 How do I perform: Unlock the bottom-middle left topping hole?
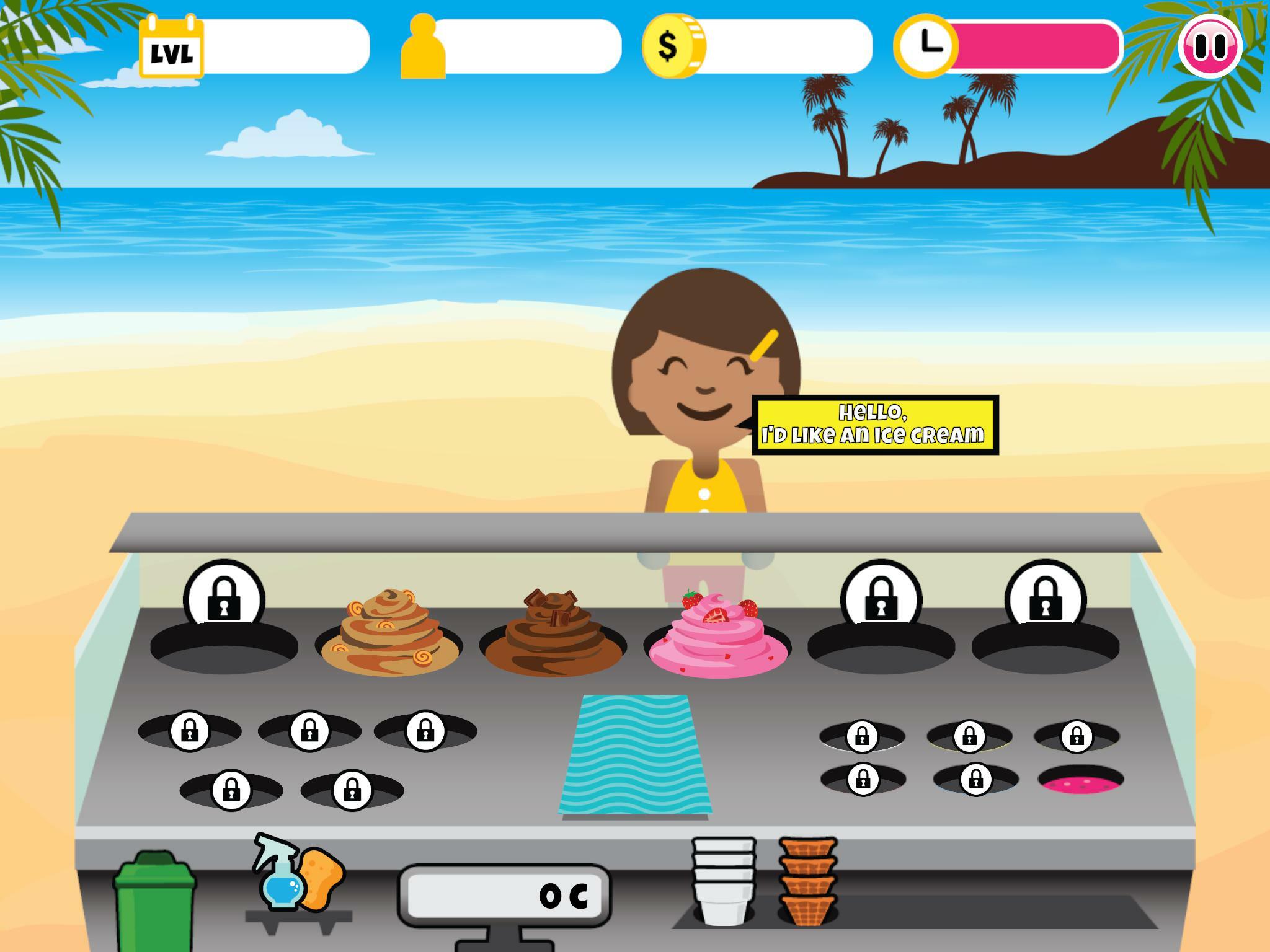pyautogui.click(x=350, y=790)
